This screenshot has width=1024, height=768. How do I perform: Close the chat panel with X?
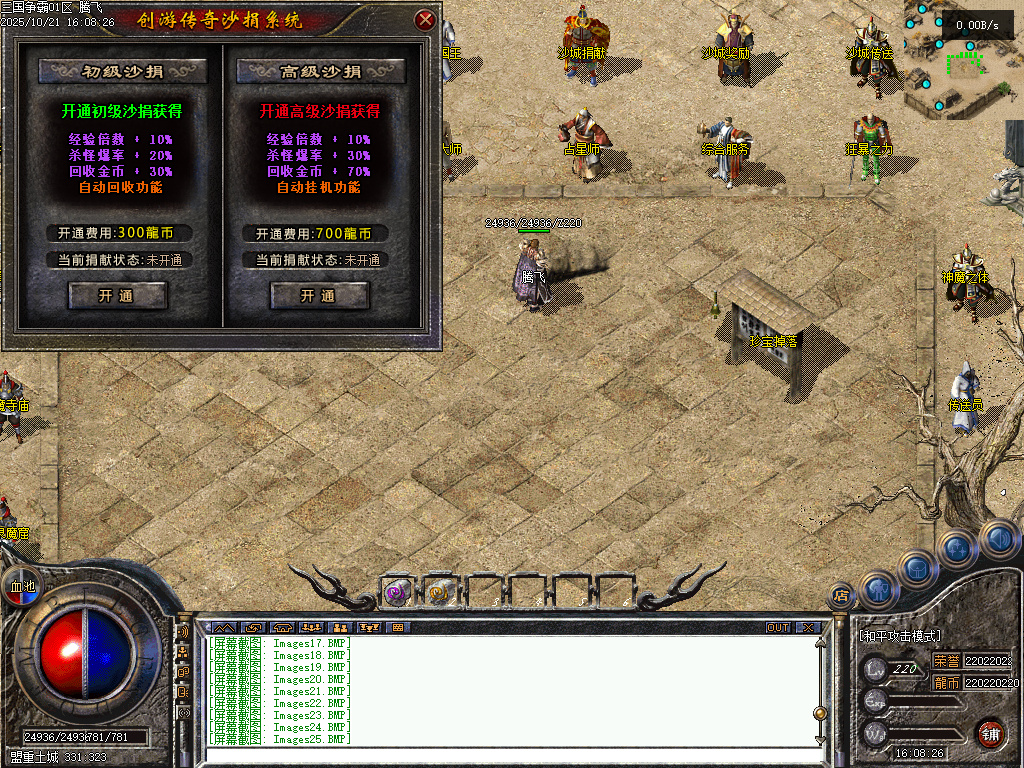[x=807, y=628]
